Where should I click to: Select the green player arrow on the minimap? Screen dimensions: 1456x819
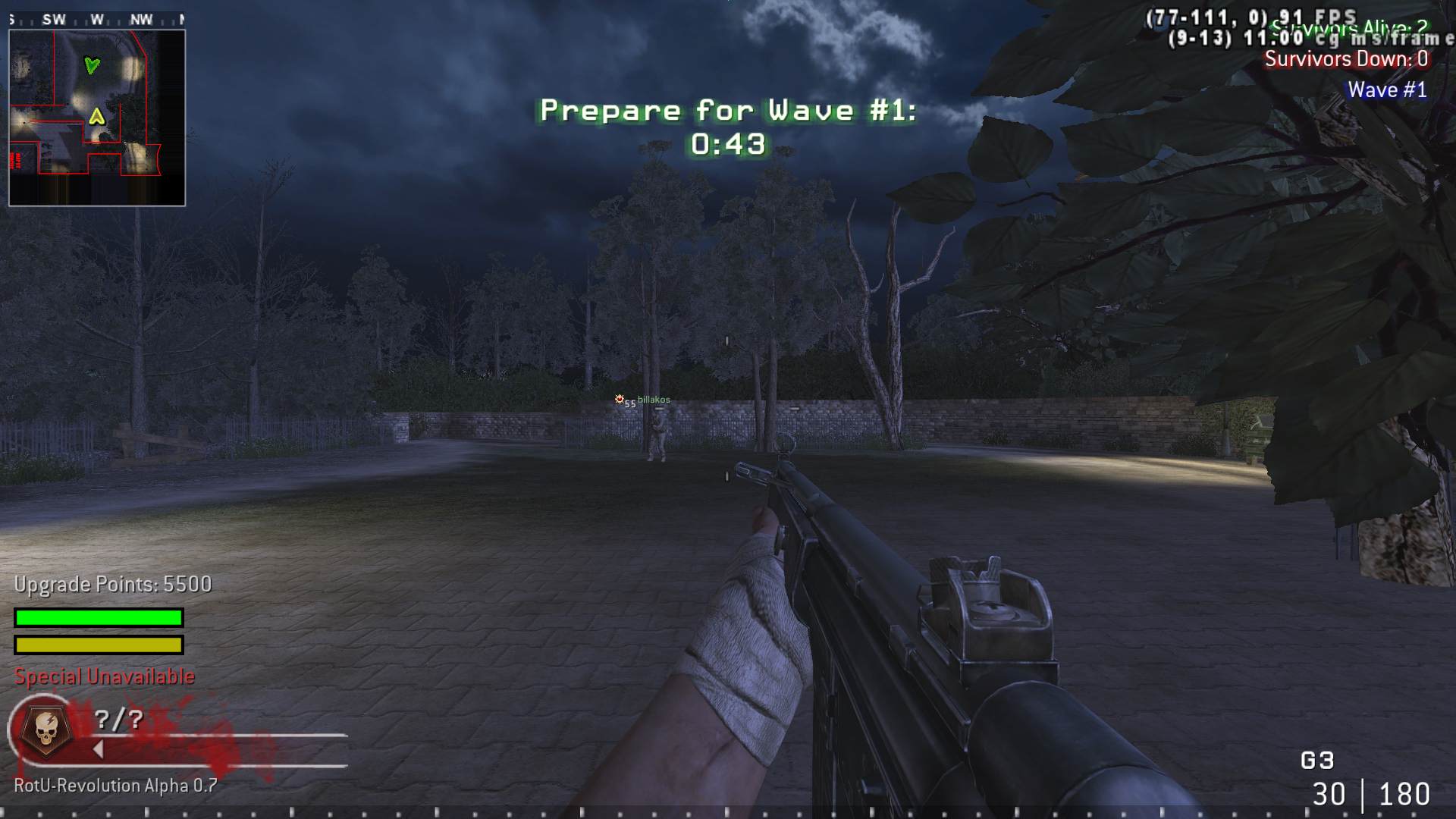pyautogui.click(x=91, y=66)
